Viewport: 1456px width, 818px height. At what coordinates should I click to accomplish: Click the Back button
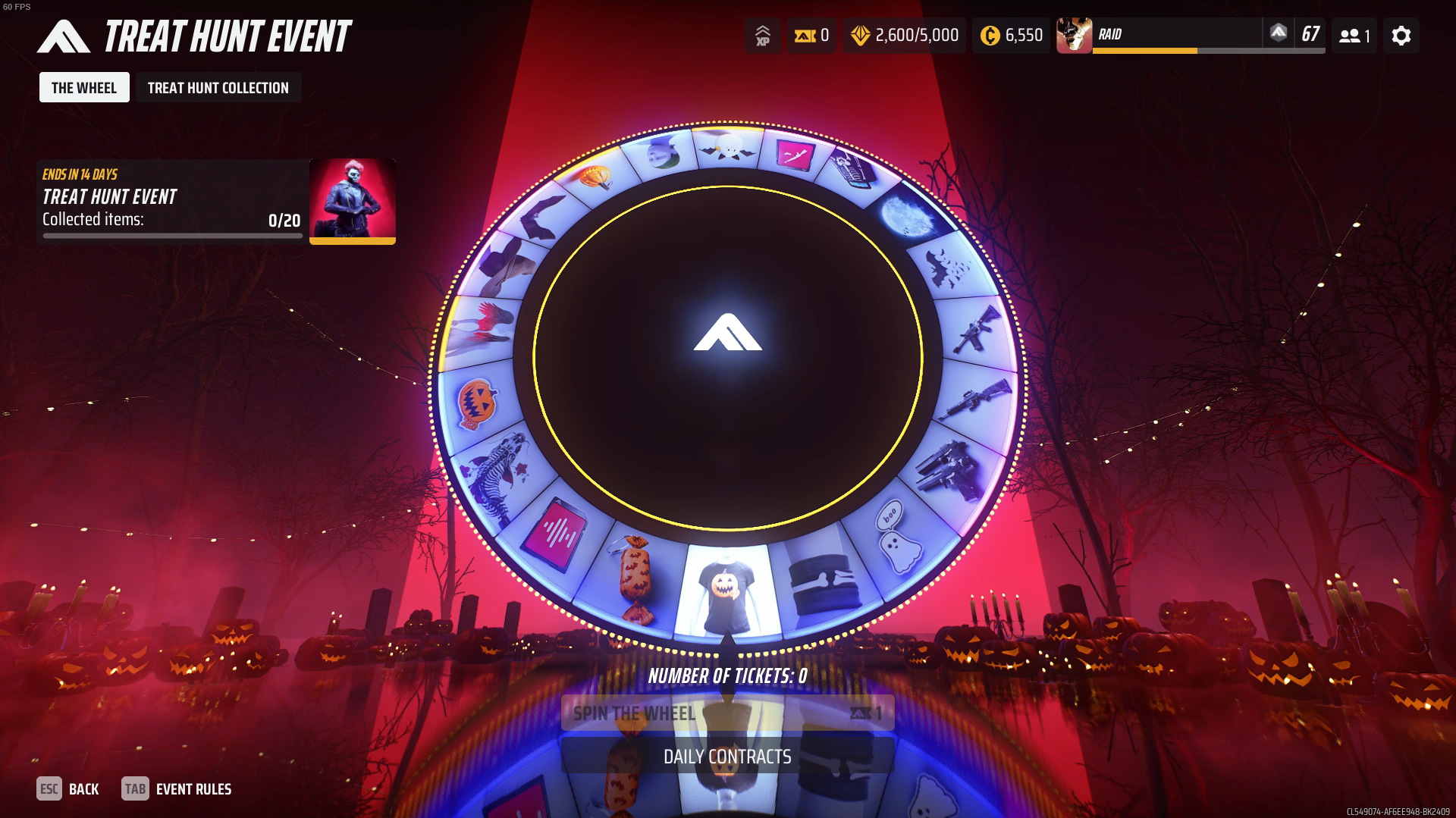coord(68,789)
